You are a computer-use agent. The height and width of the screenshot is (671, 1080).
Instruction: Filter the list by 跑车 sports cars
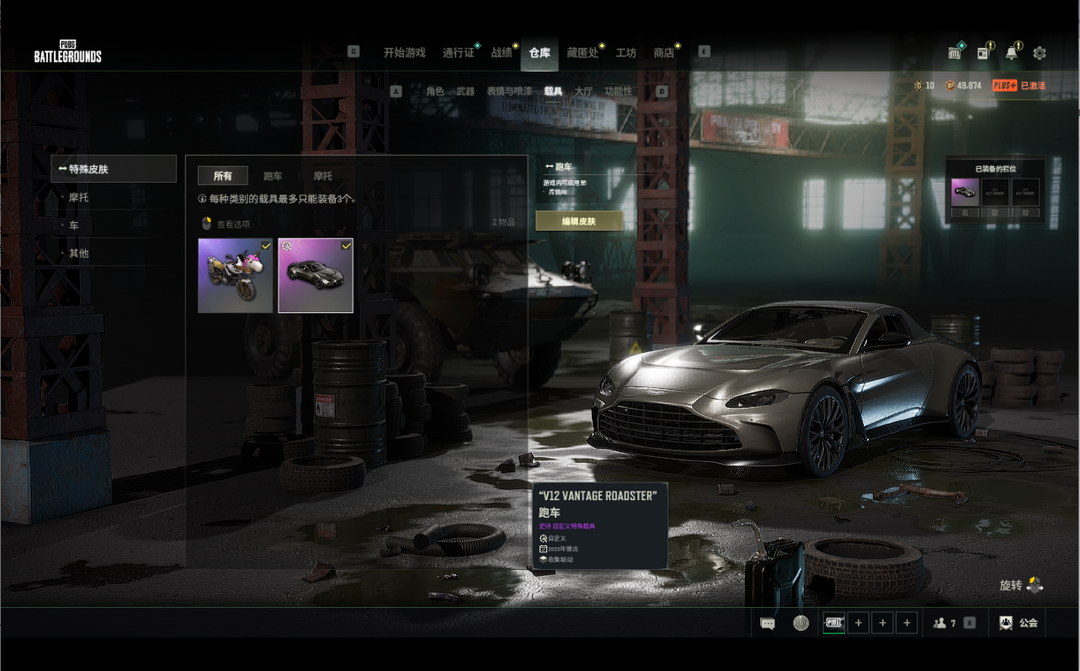tap(272, 176)
